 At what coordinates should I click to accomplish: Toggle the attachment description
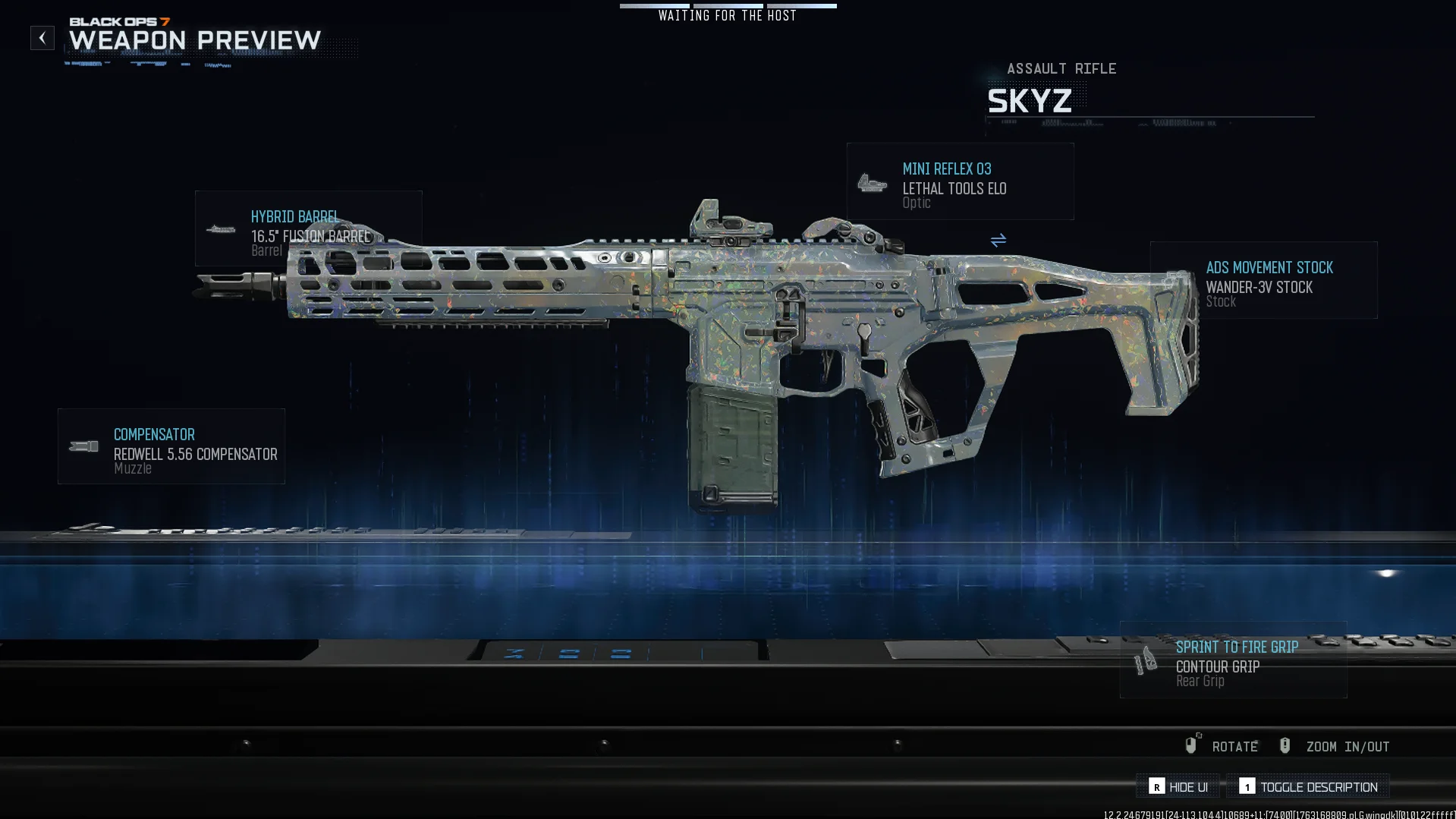click(x=1308, y=787)
